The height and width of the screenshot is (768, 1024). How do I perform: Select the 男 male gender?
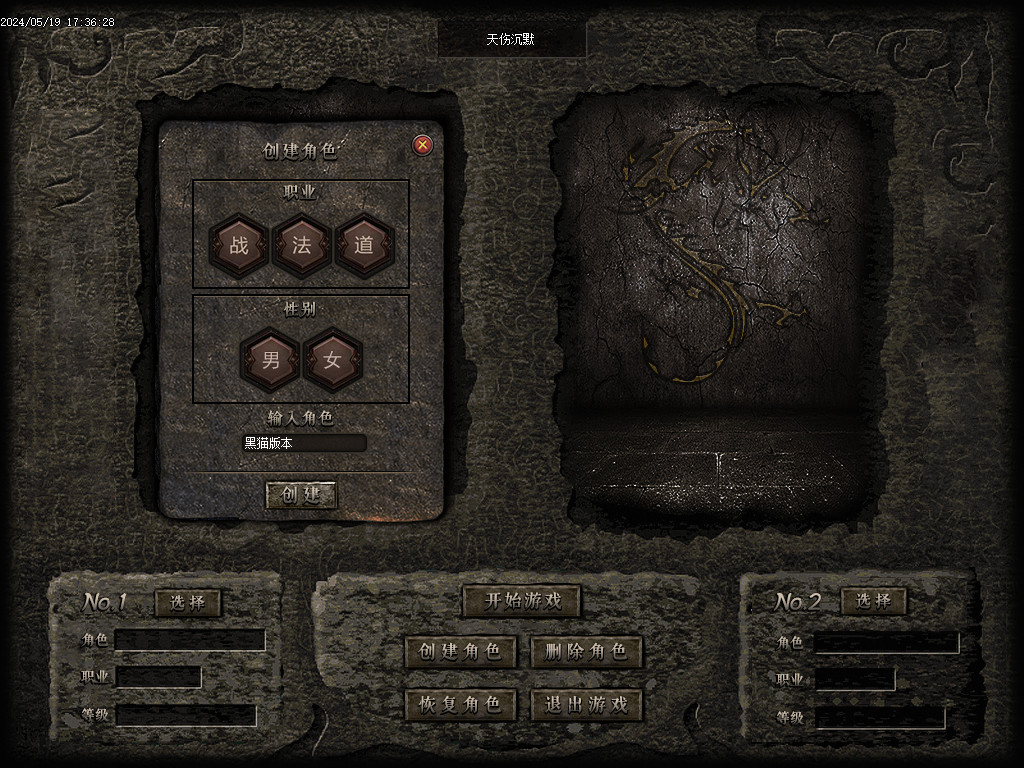click(271, 360)
